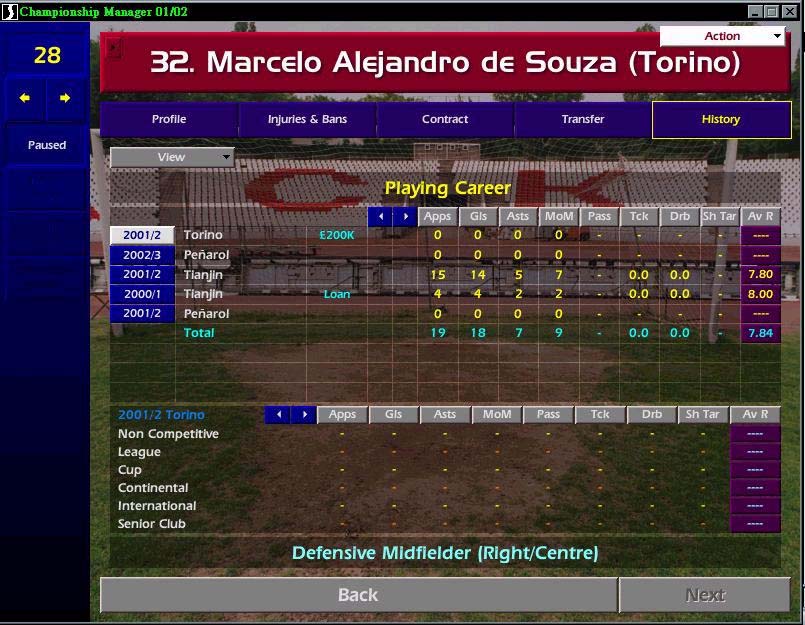Click the Back button

358,595
